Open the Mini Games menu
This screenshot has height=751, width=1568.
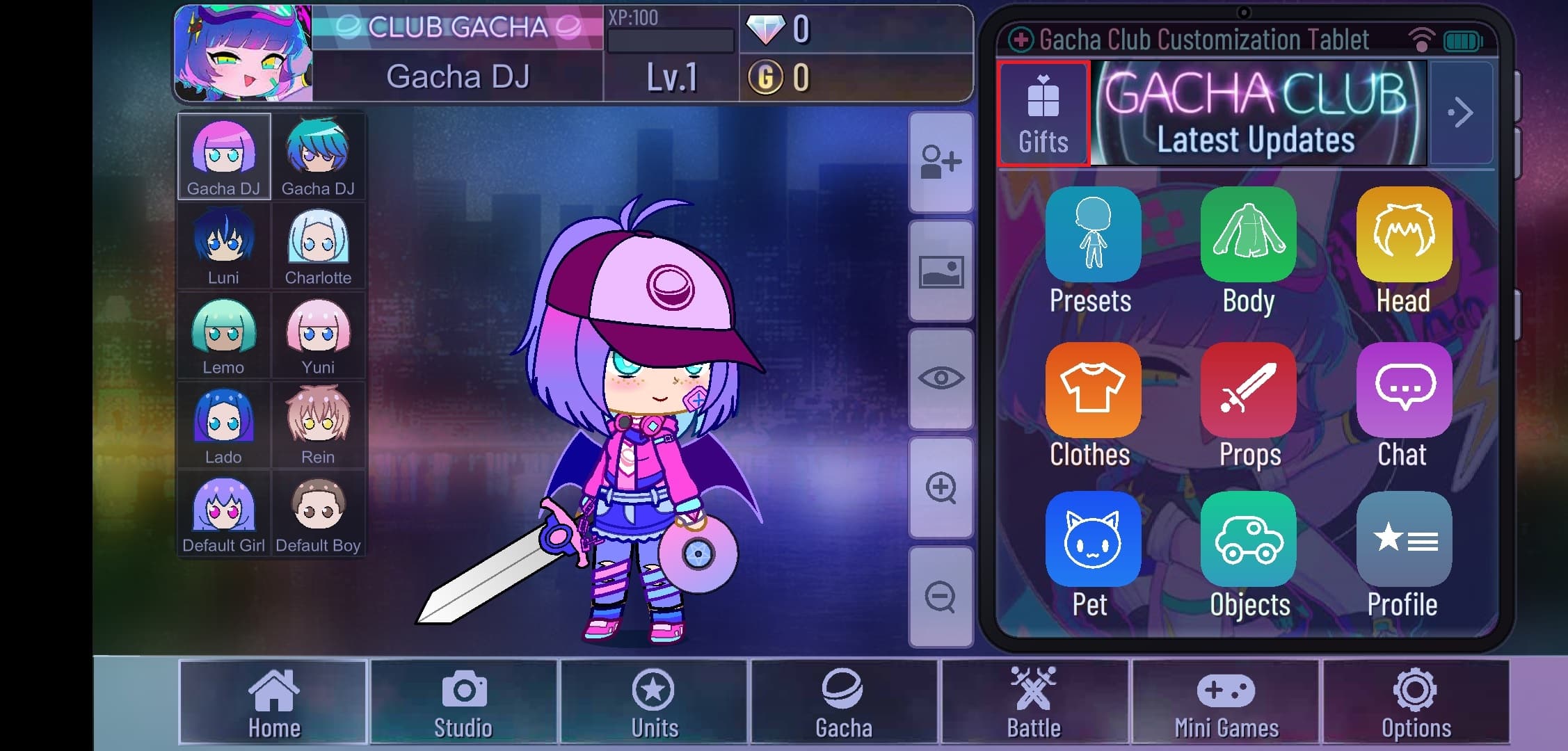coord(1226,702)
